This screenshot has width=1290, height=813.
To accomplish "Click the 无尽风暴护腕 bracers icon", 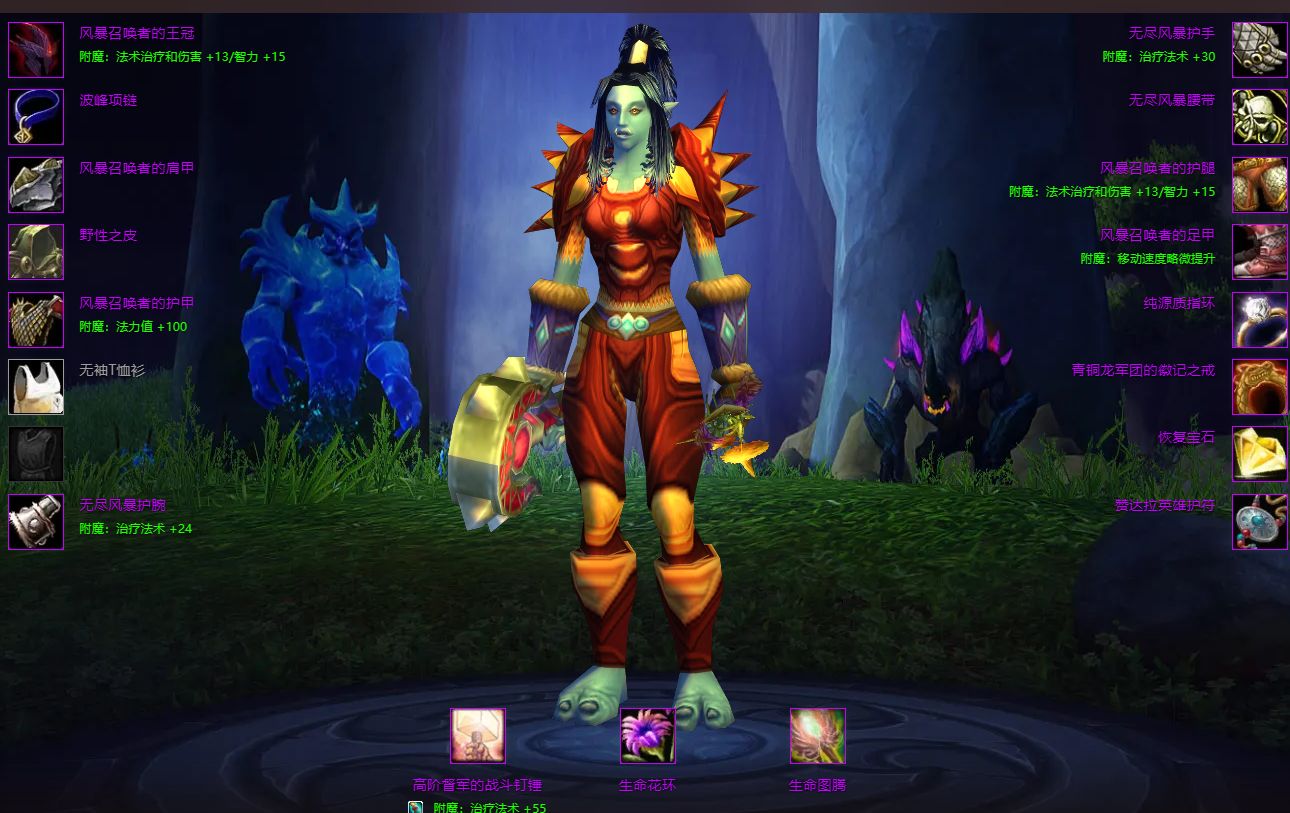I will click(x=36, y=522).
